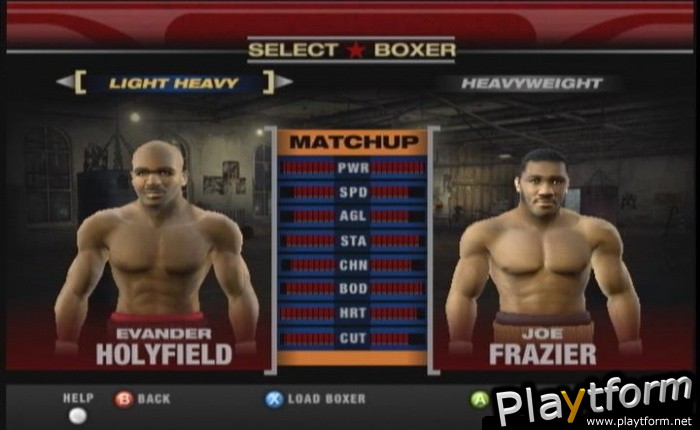
Task: Click the right arrow beside Light Heavy
Action: [x=284, y=82]
